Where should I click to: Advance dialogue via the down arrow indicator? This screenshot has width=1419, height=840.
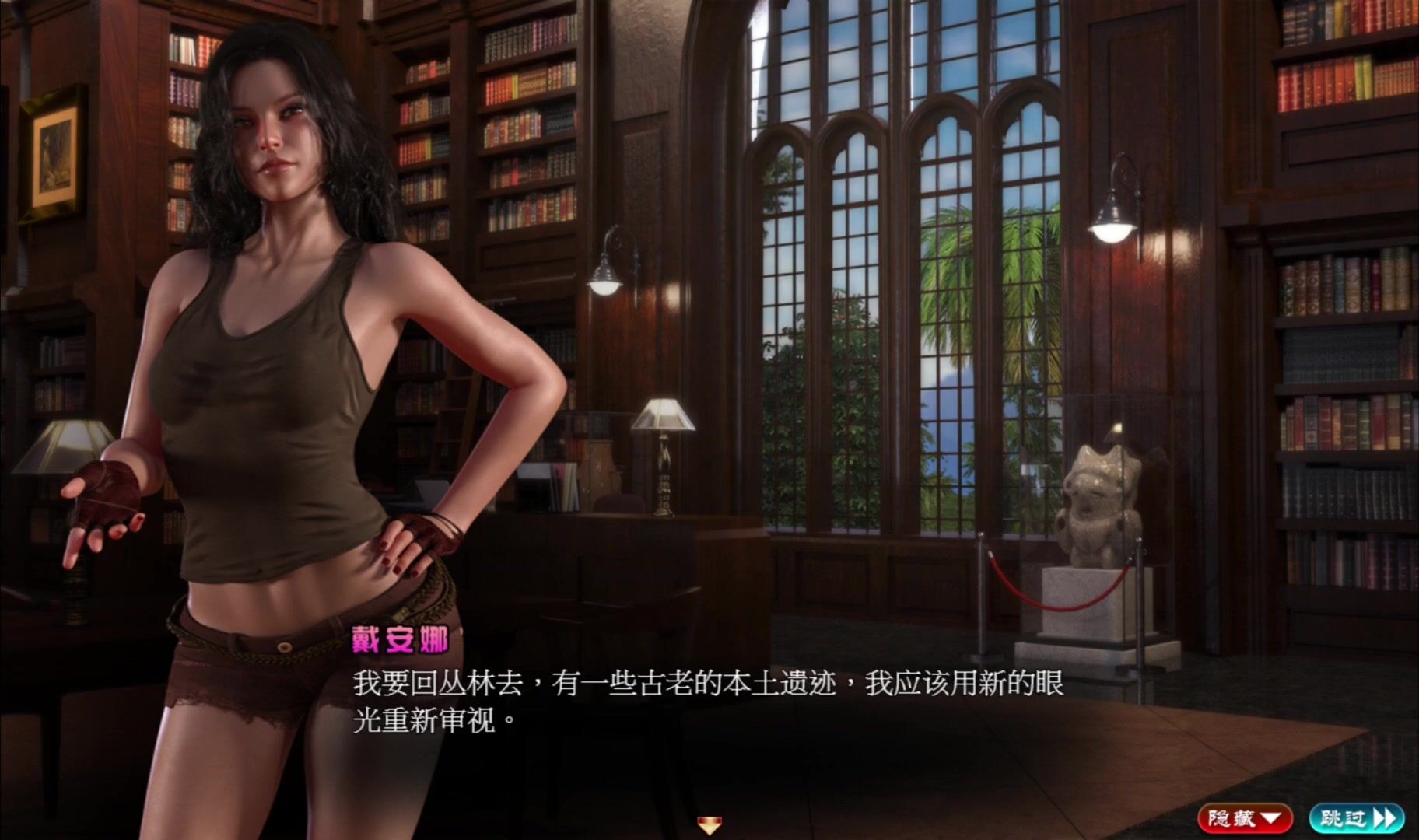click(x=709, y=824)
